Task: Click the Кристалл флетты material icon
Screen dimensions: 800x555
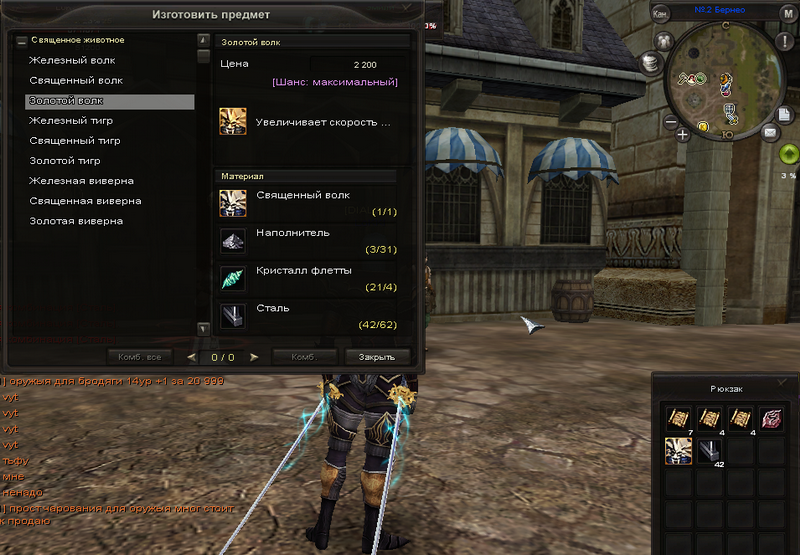Action: (x=233, y=278)
